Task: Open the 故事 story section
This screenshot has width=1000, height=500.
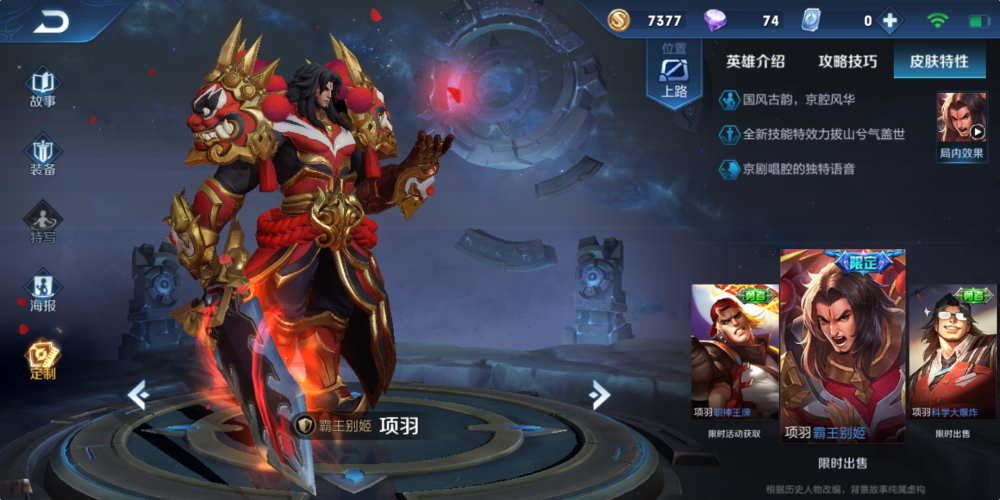Action: 42,88
